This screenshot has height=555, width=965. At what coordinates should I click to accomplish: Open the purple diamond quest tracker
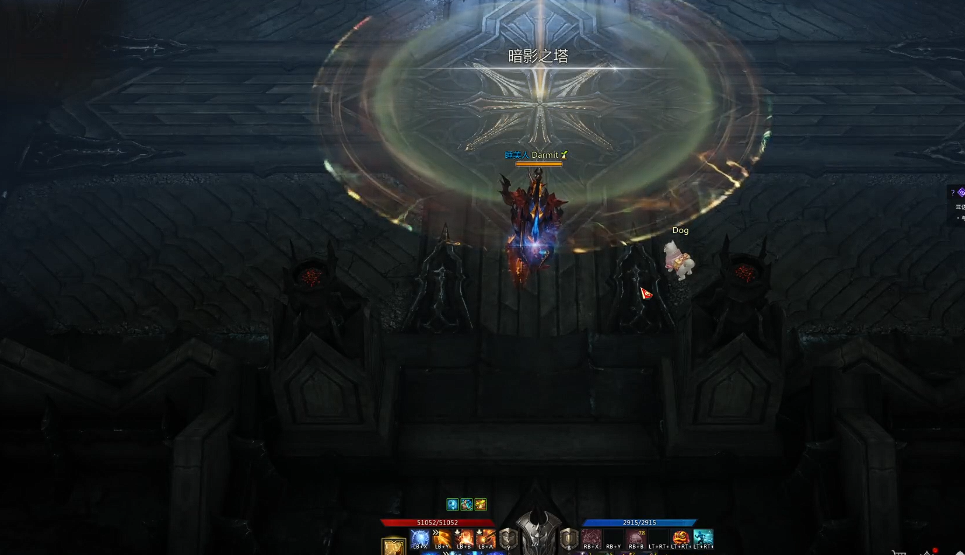(x=960, y=193)
